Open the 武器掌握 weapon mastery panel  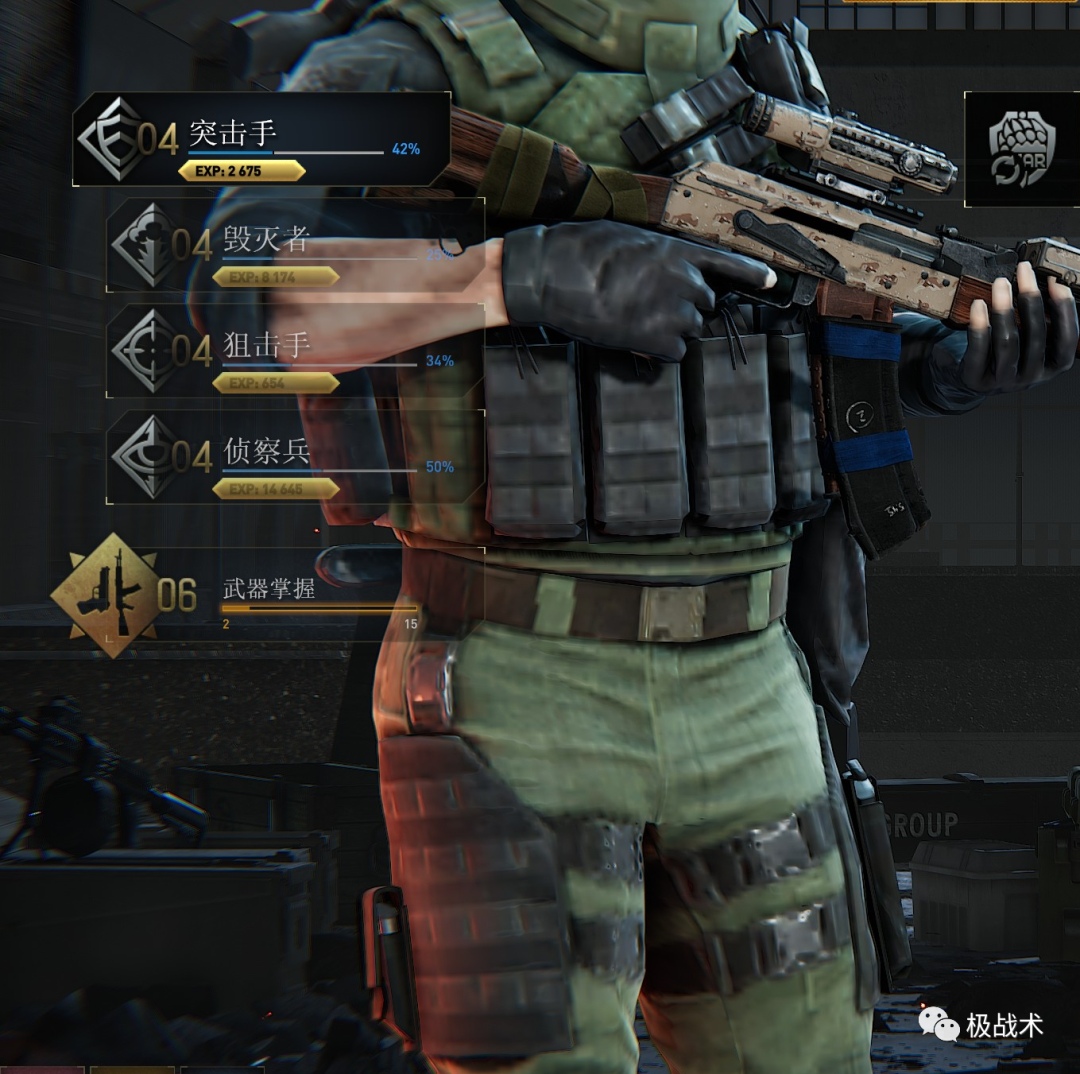click(x=268, y=594)
